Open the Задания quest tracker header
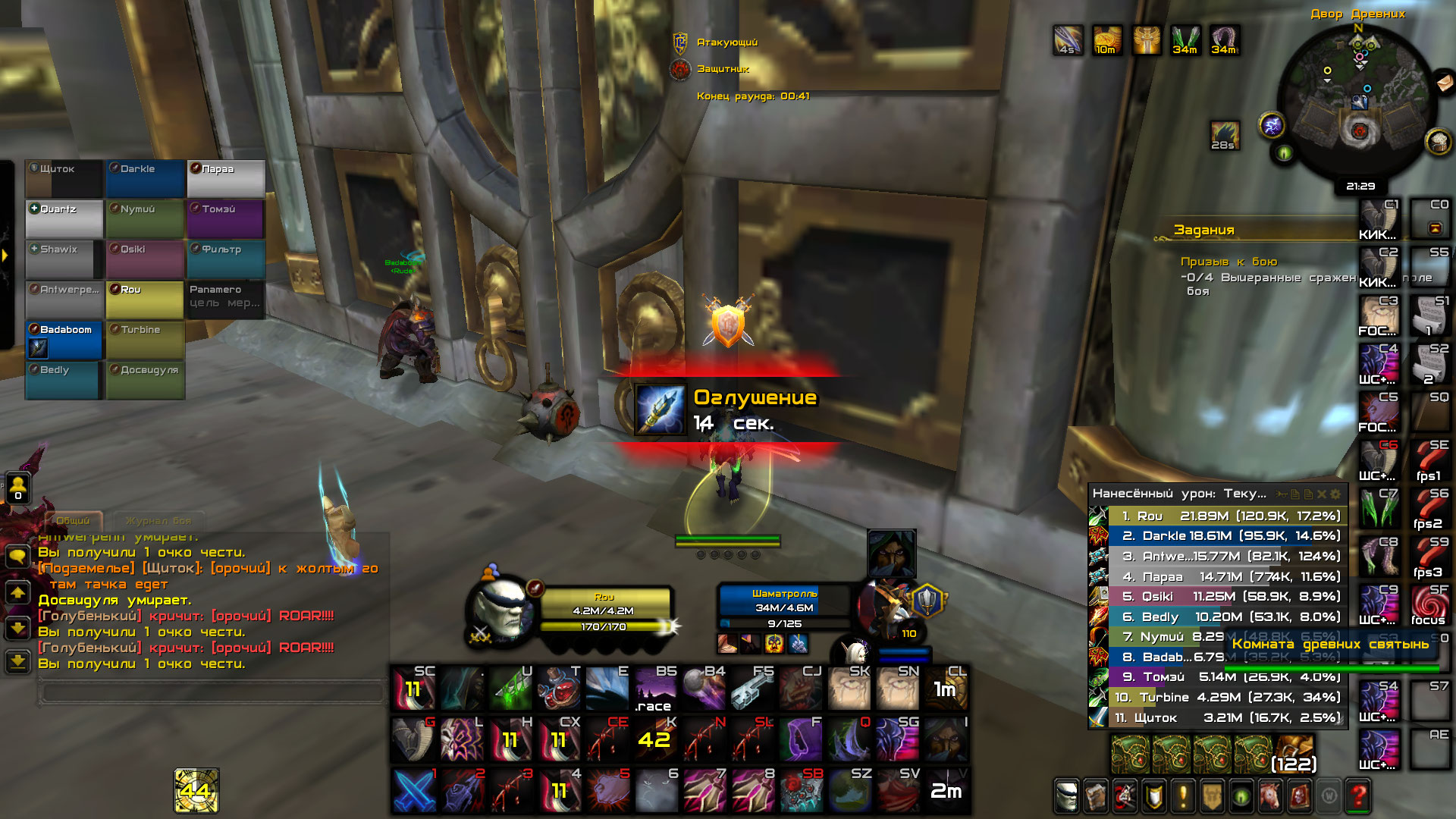 (1204, 230)
